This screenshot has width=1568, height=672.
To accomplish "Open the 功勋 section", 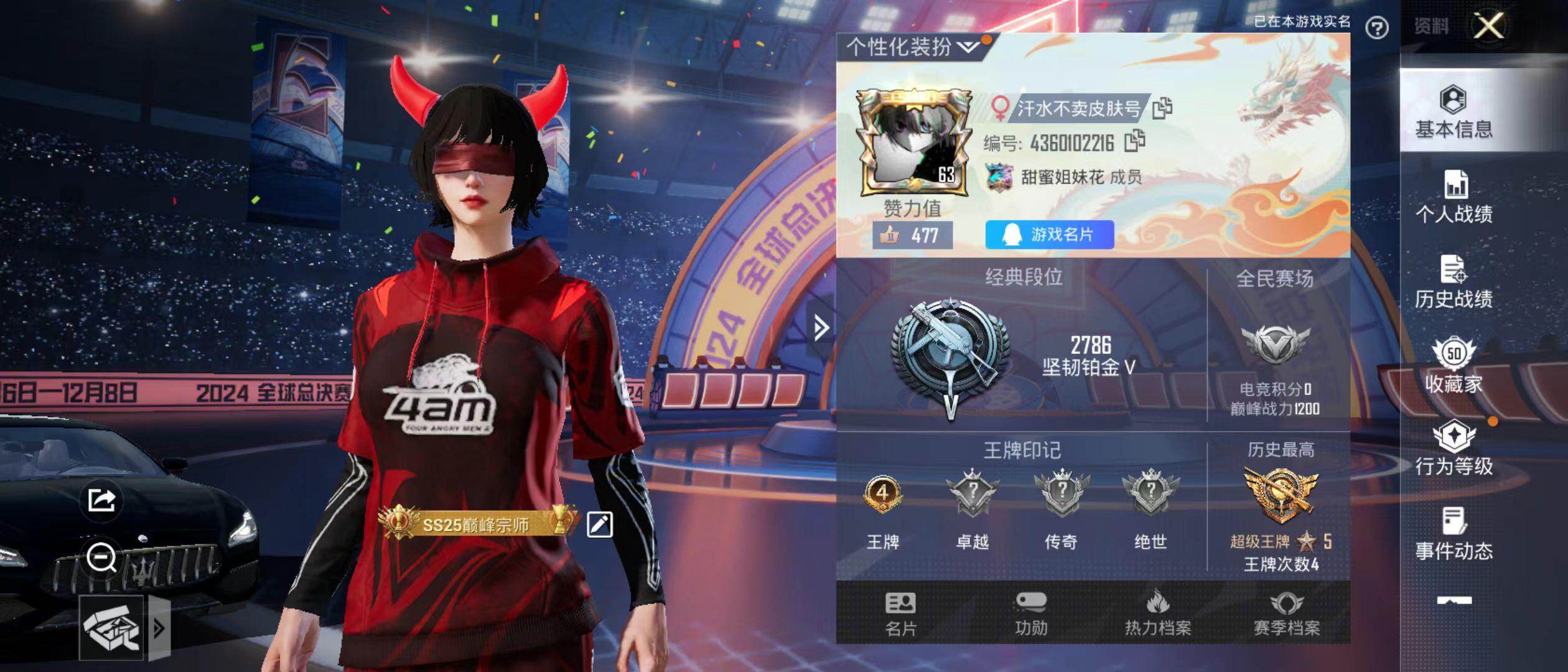I will pos(1031,614).
